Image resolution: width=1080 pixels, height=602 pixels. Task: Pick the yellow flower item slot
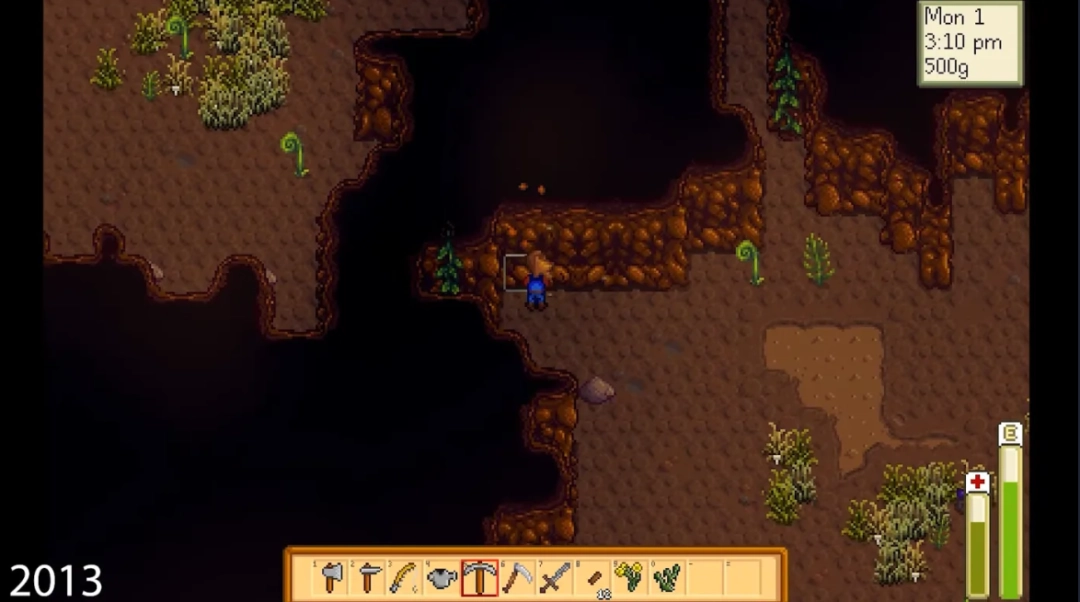(629, 577)
